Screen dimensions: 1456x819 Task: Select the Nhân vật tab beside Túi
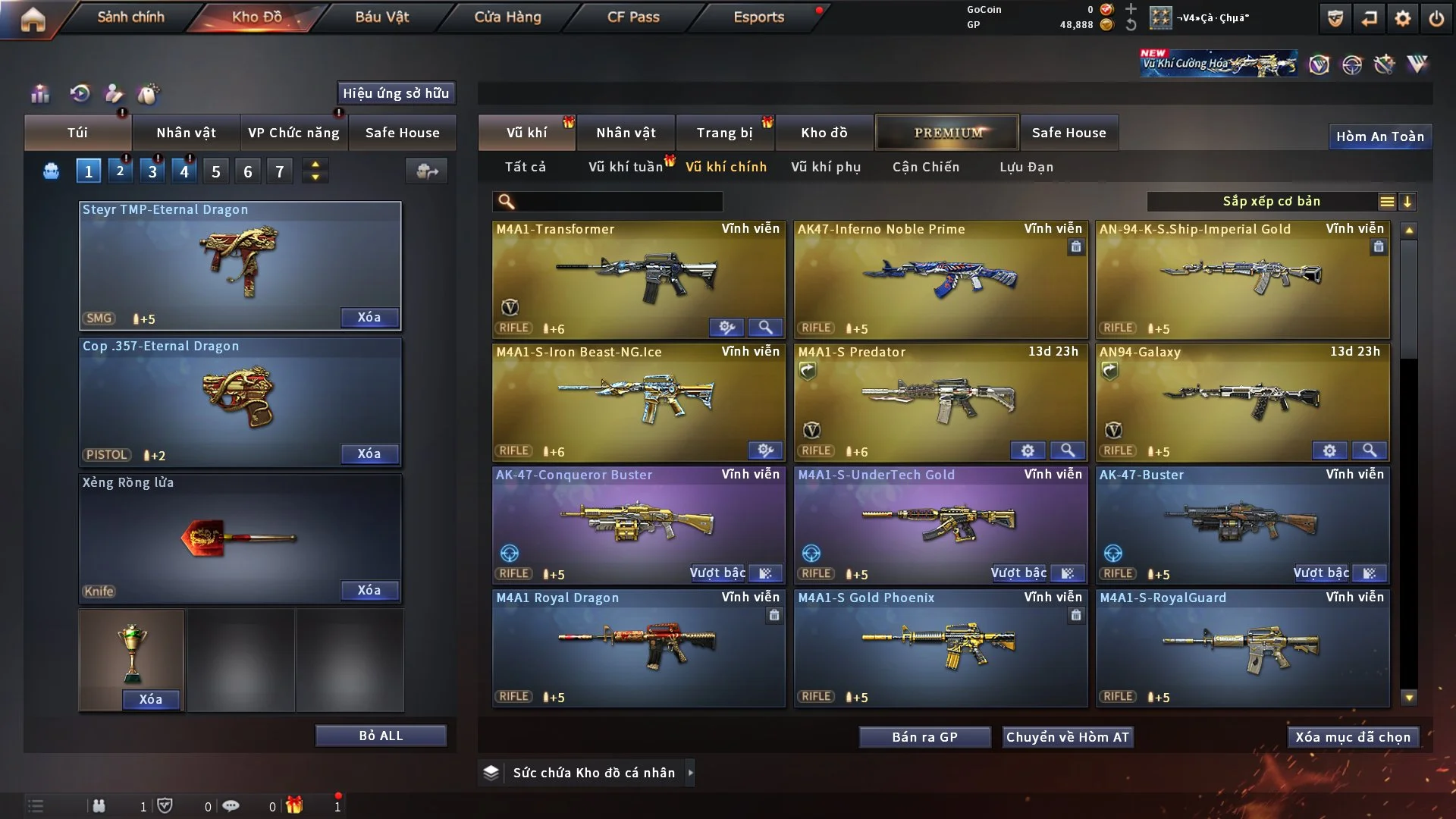[x=186, y=133]
